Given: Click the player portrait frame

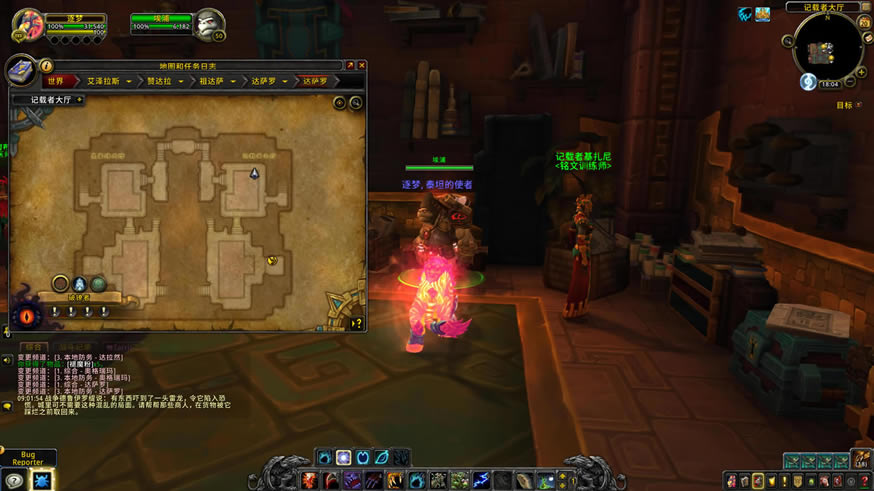Looking at the screenshot, I should click(29, 23).
